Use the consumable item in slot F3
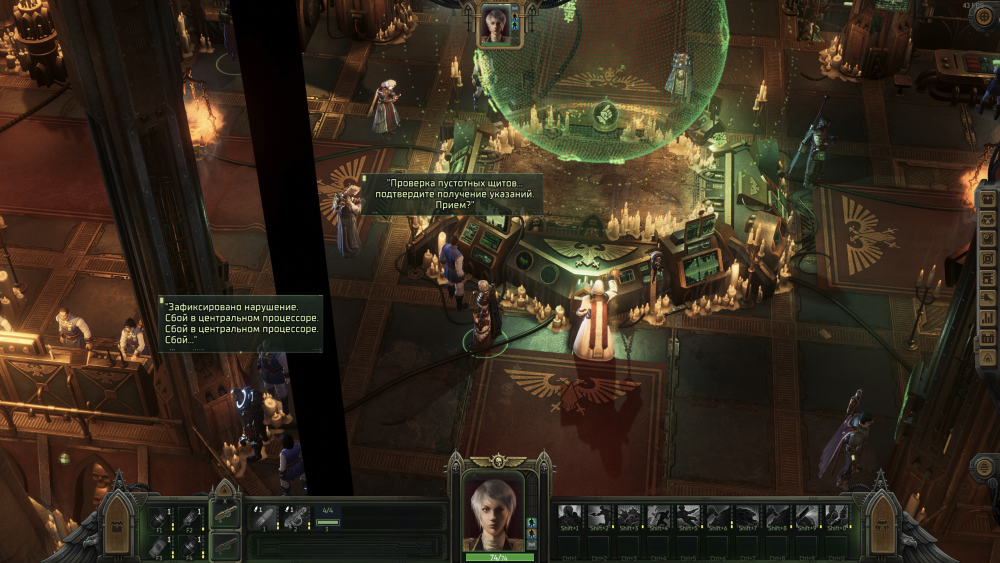 click(x=160, y=545)
